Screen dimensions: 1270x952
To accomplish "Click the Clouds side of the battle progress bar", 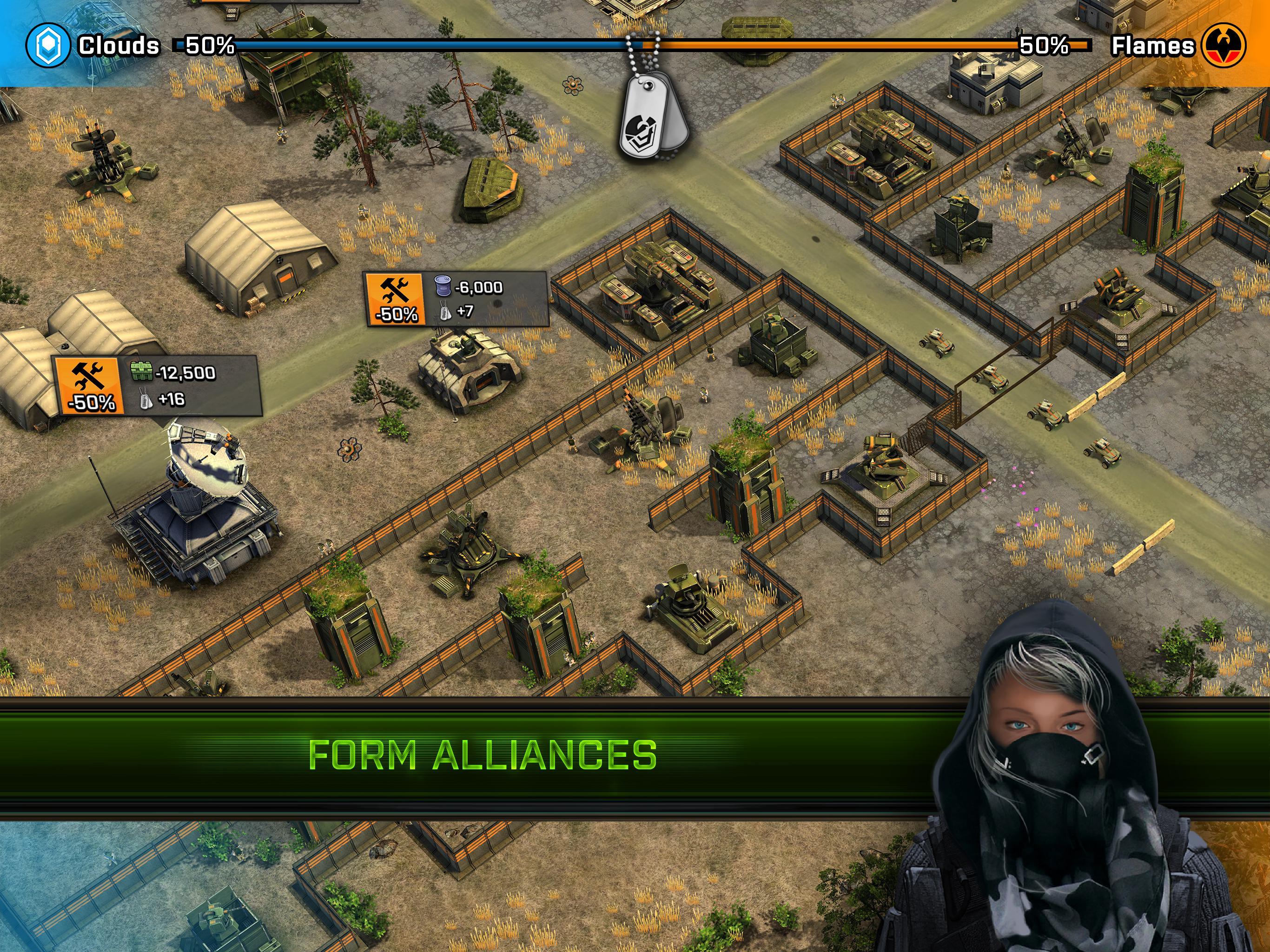I will [x=402, y=46].
